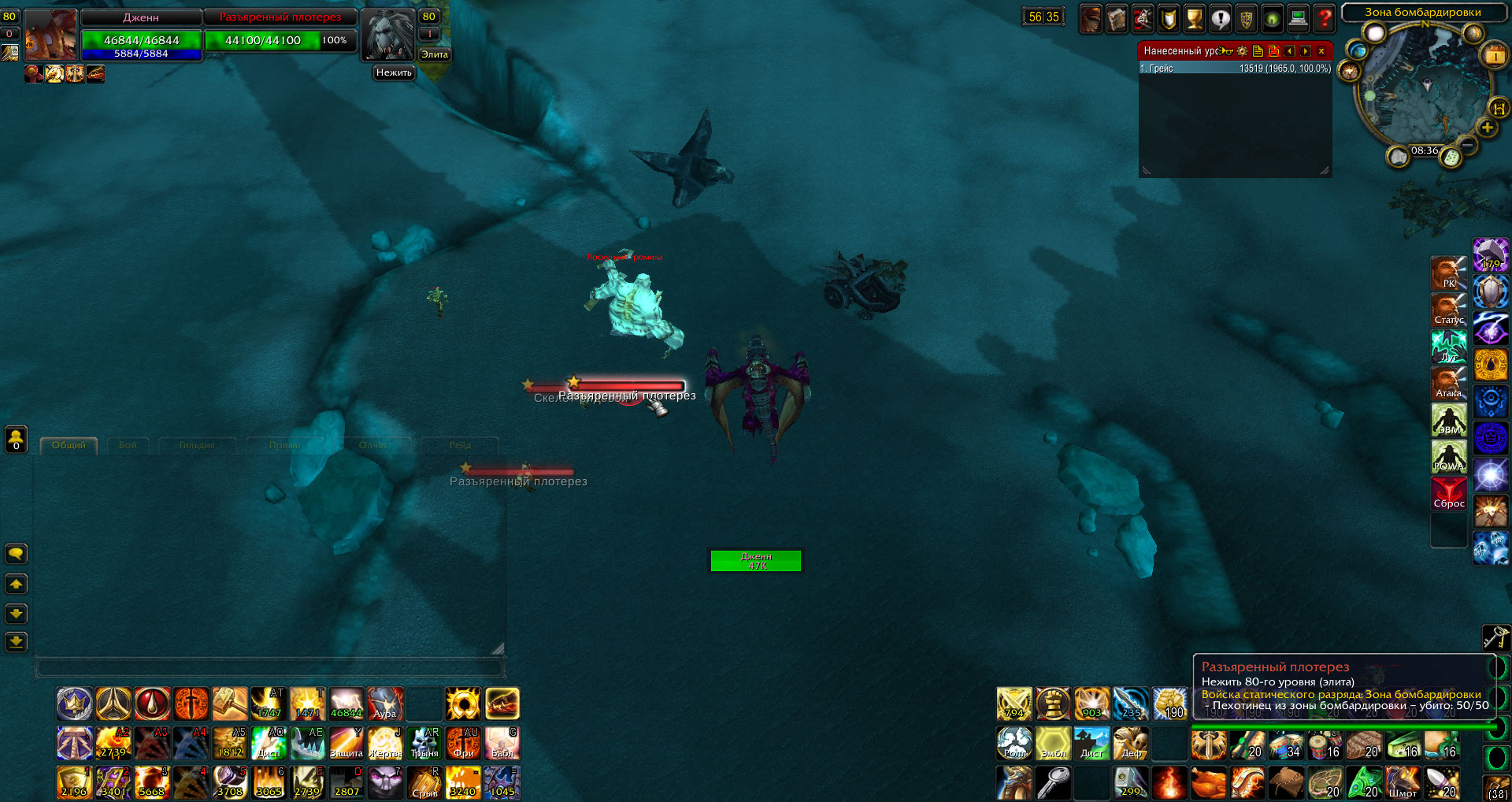Open the calendar button on the minimap
This screenshot has width=1512, height=802.
point(1494,56)
